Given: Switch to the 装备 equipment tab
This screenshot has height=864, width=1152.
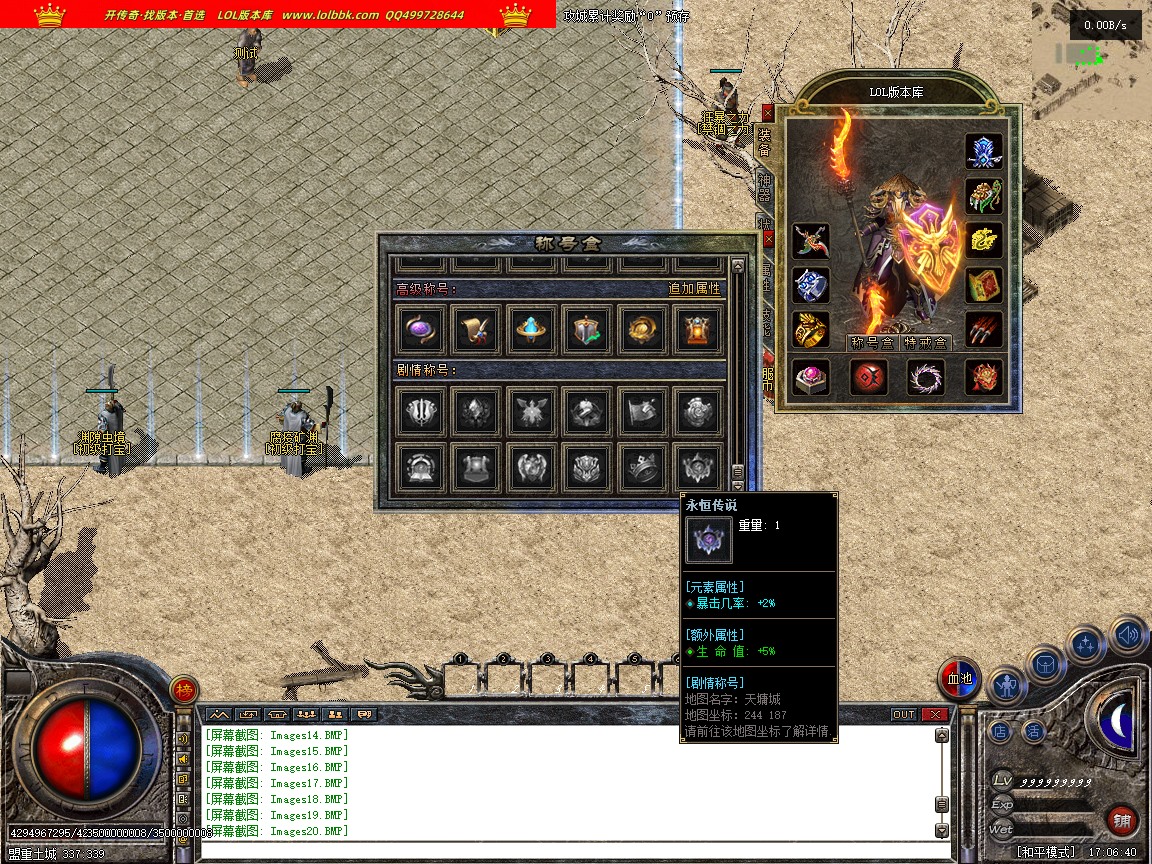Looking at the screenshot, I should (765, 142).
